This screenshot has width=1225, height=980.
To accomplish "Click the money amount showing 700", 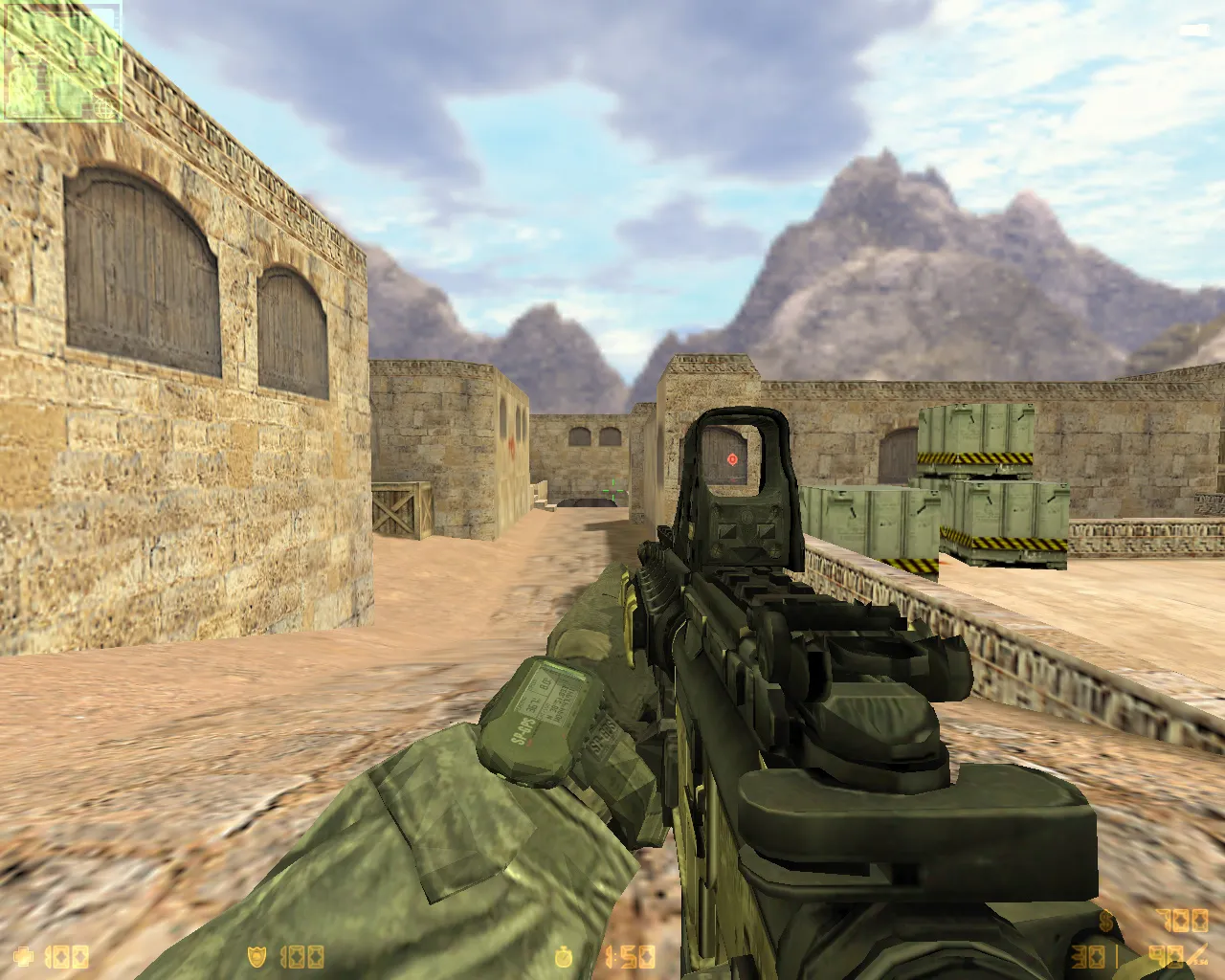I will click(x=1182, y=921).
